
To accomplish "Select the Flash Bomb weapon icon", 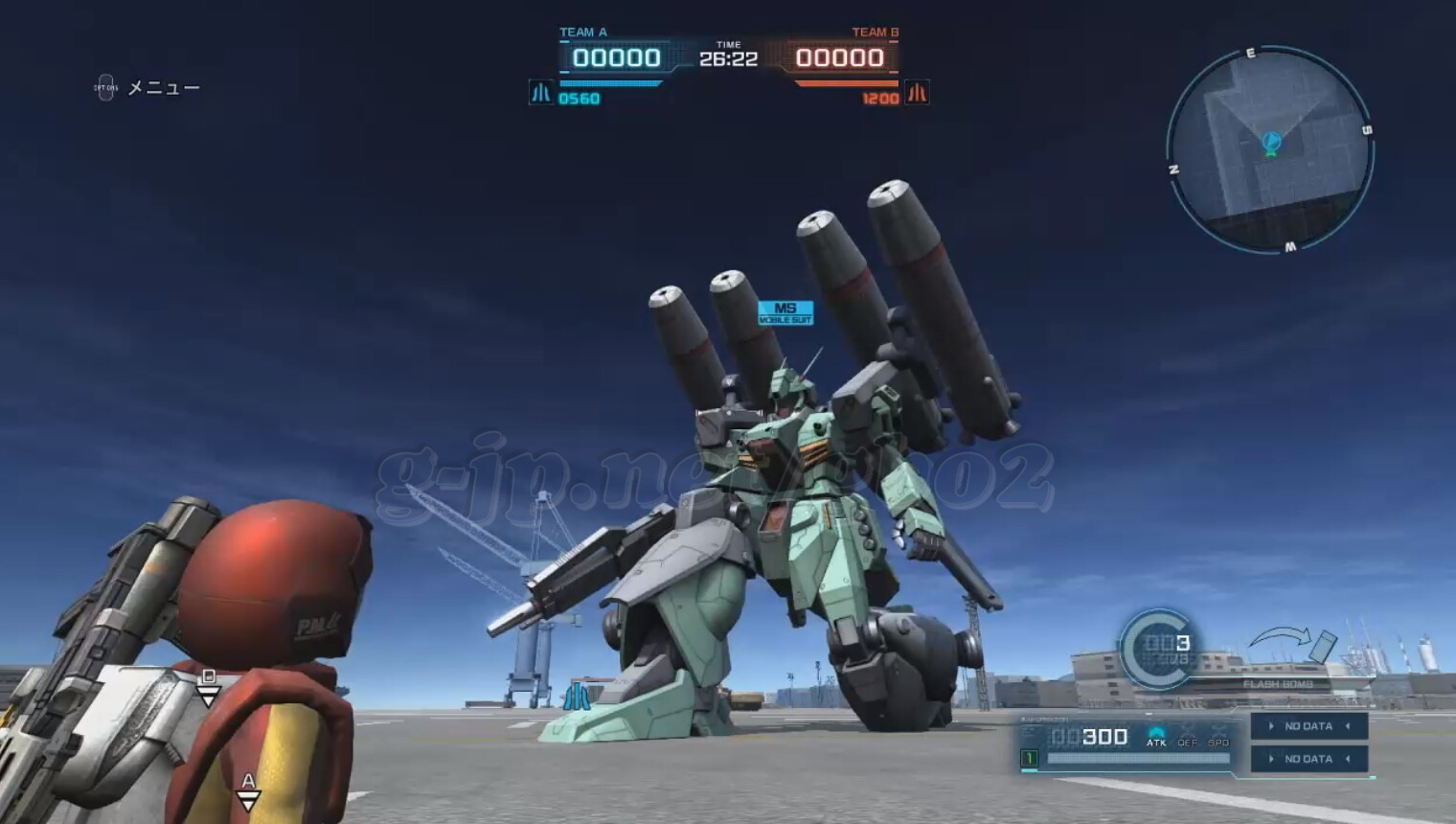I will (1322, 646).
